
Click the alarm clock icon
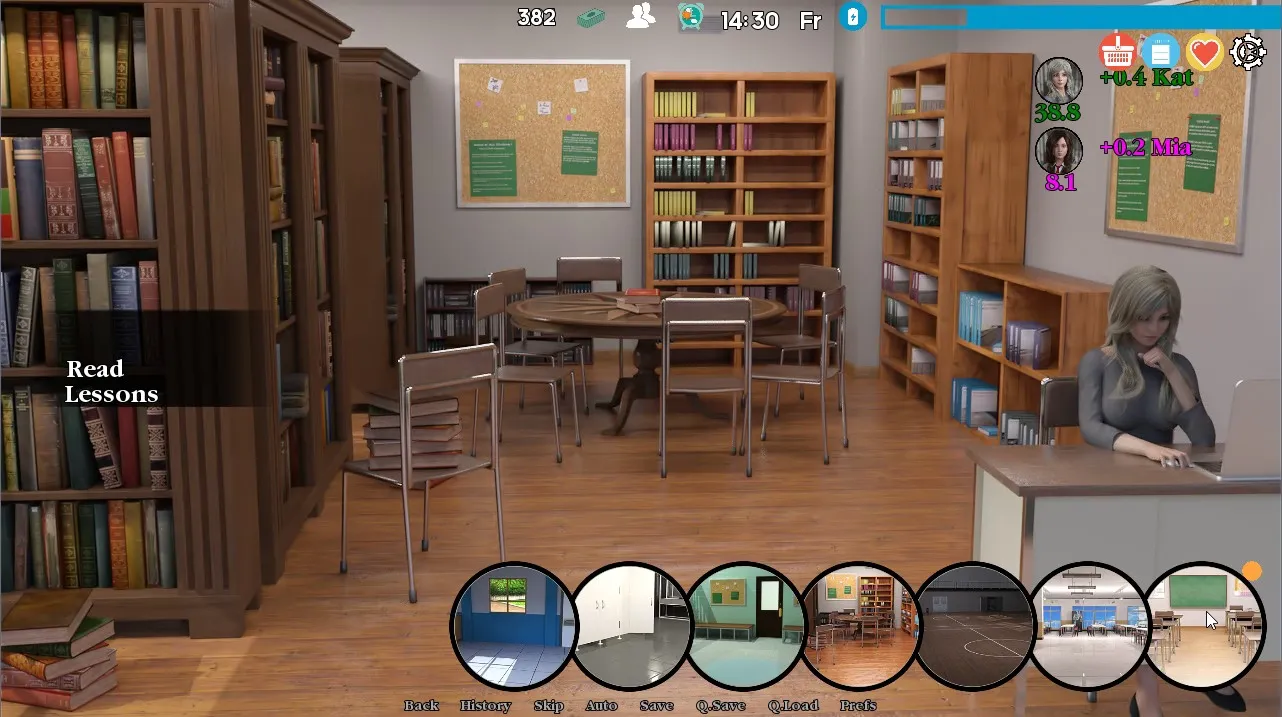690,17
